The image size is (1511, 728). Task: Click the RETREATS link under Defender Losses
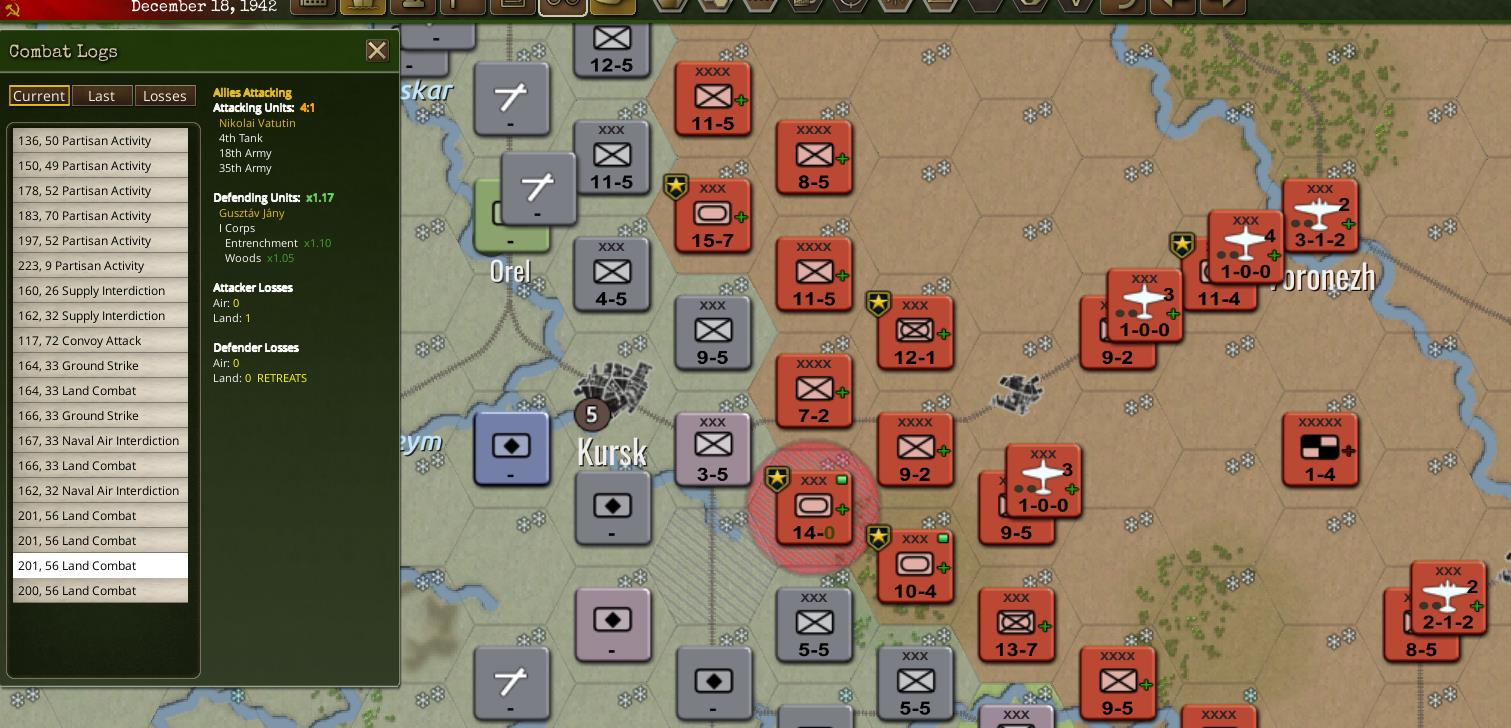[x=281, y=378]
